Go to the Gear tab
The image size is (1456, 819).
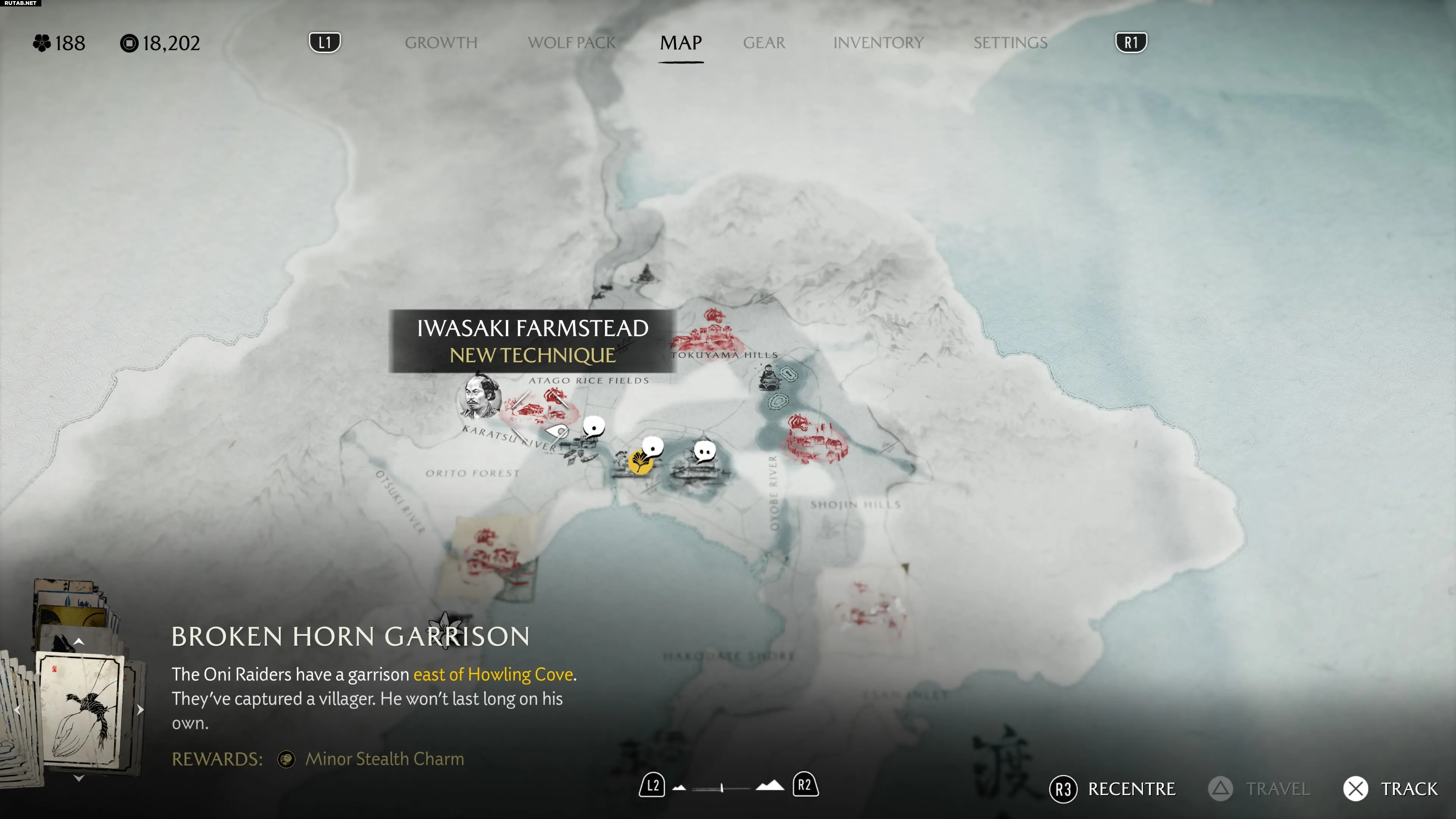click(x=764, y=43)
